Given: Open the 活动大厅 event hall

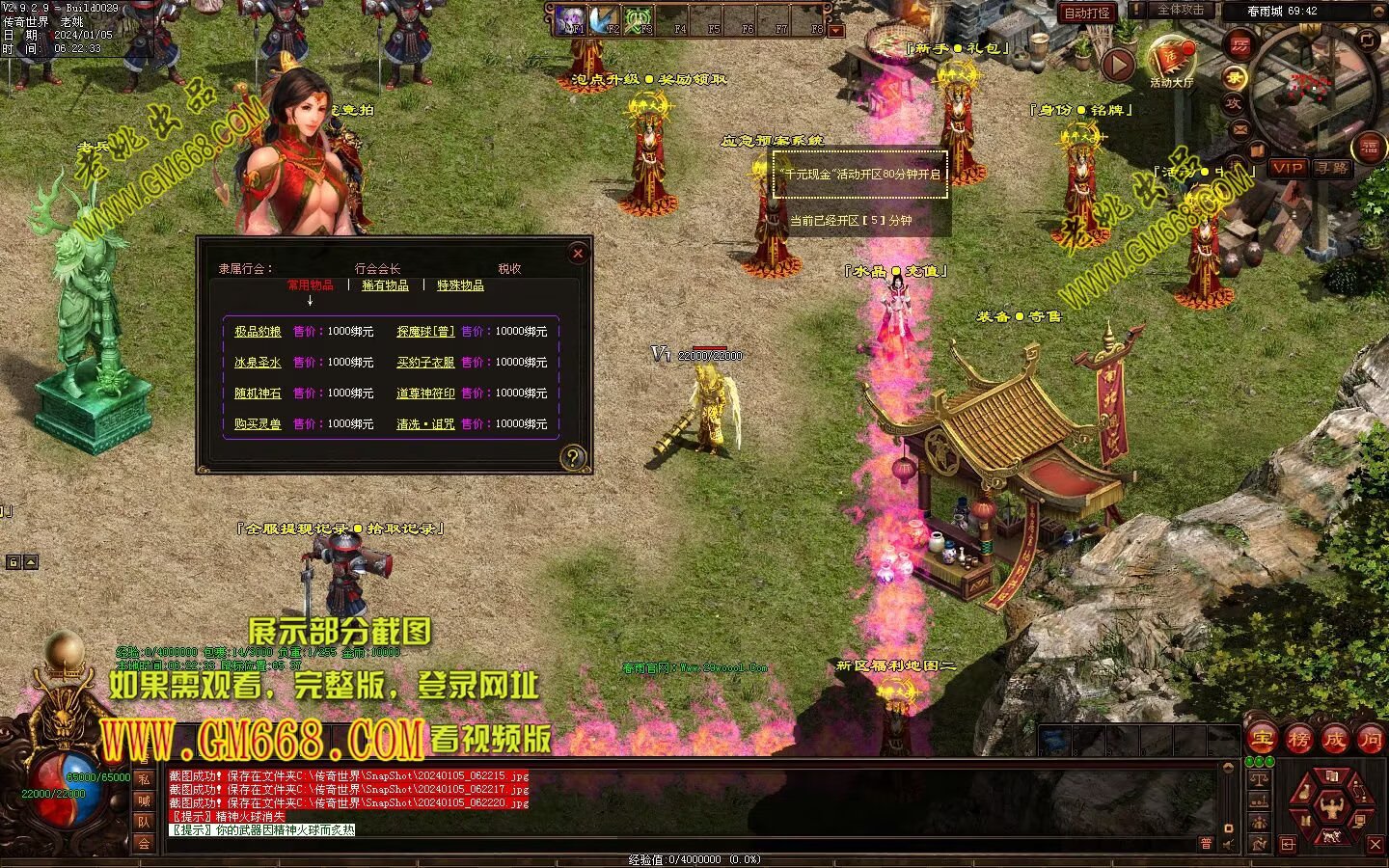Looking at the screenshot, I should (1172, 61).
